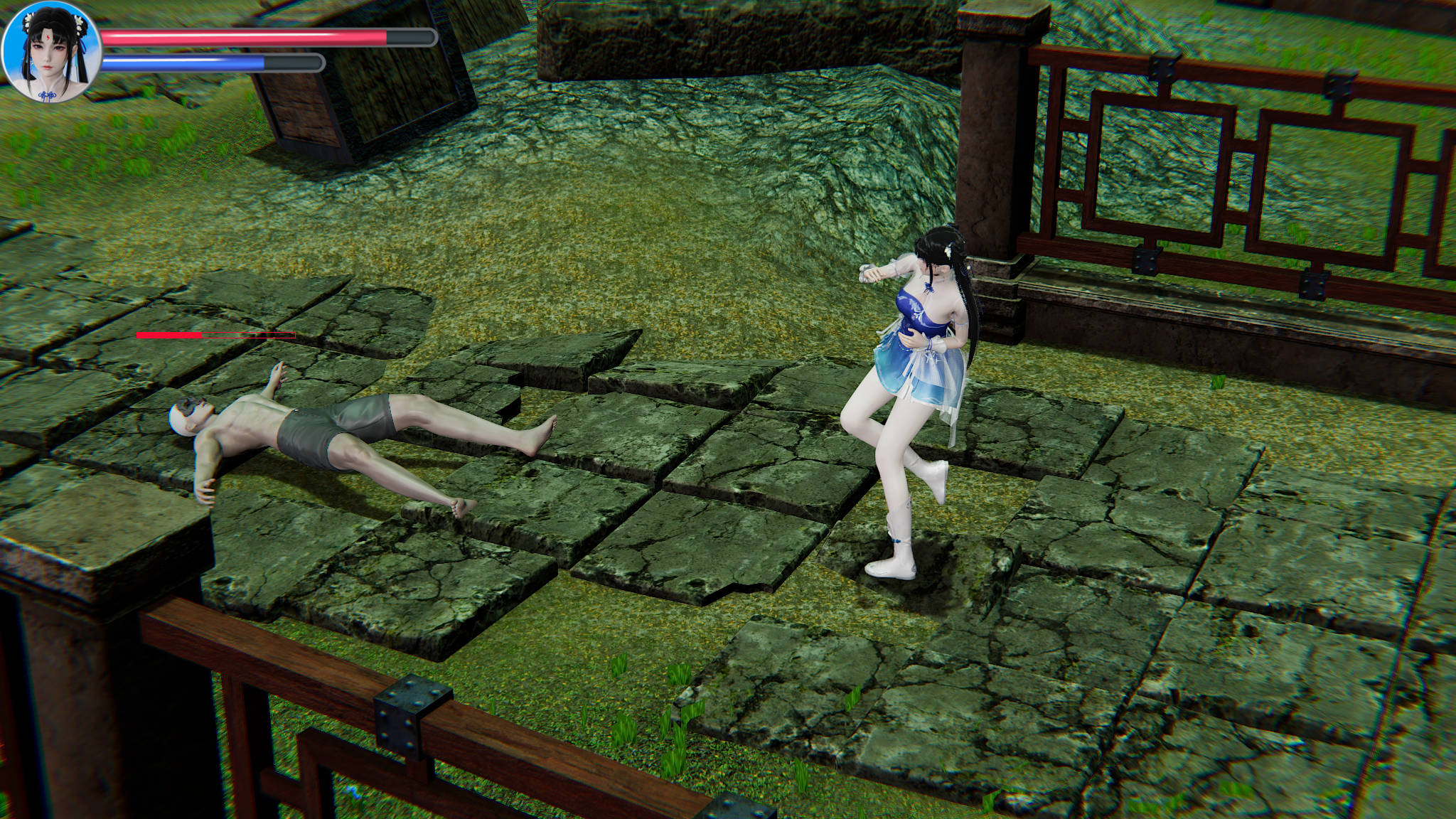This screenshot has width=1456, height=819.
Task: Click the heroine's portrait avatar
Action: (x=52, y=52)
